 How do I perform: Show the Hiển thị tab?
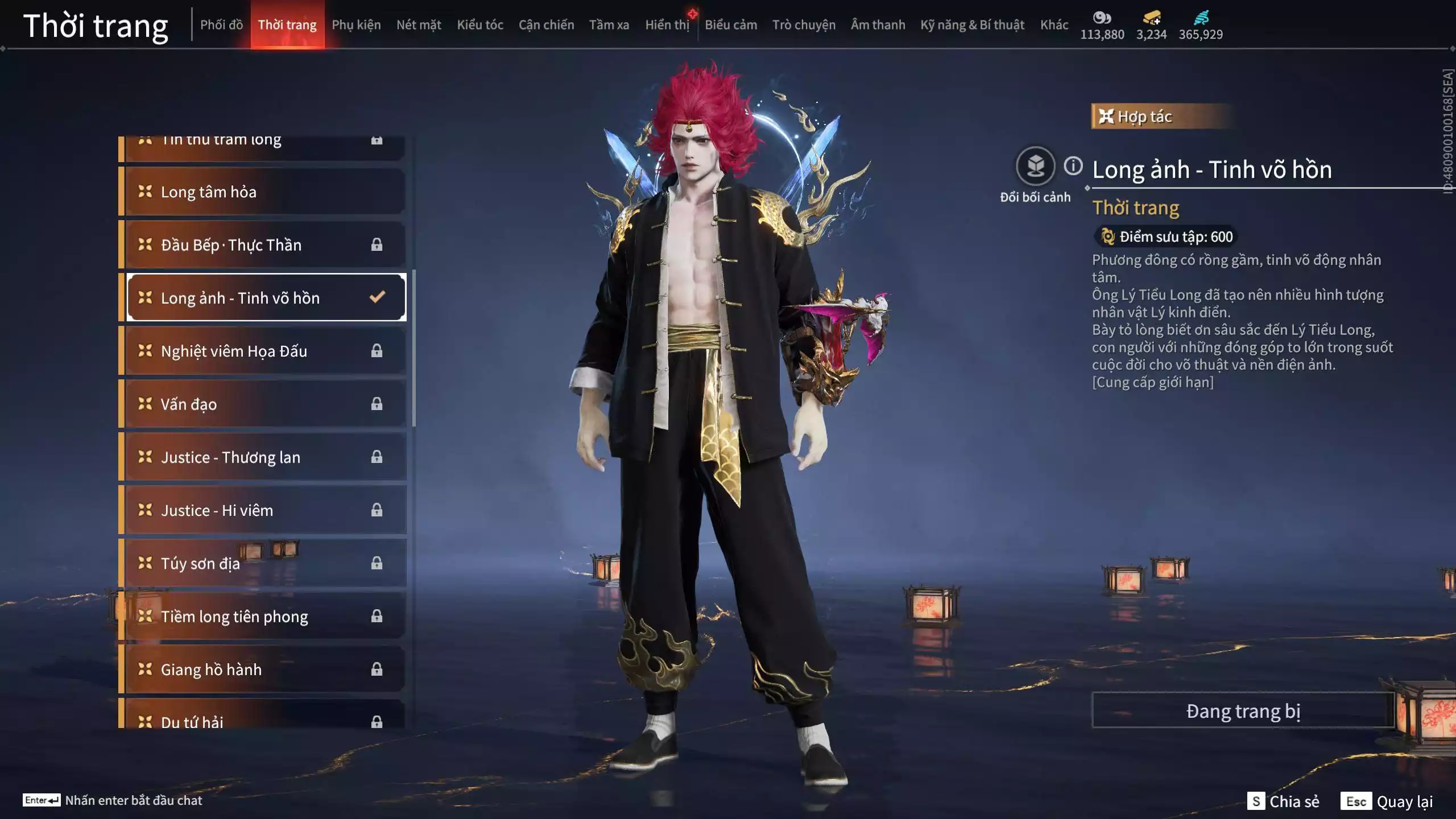tap(667, 25)
